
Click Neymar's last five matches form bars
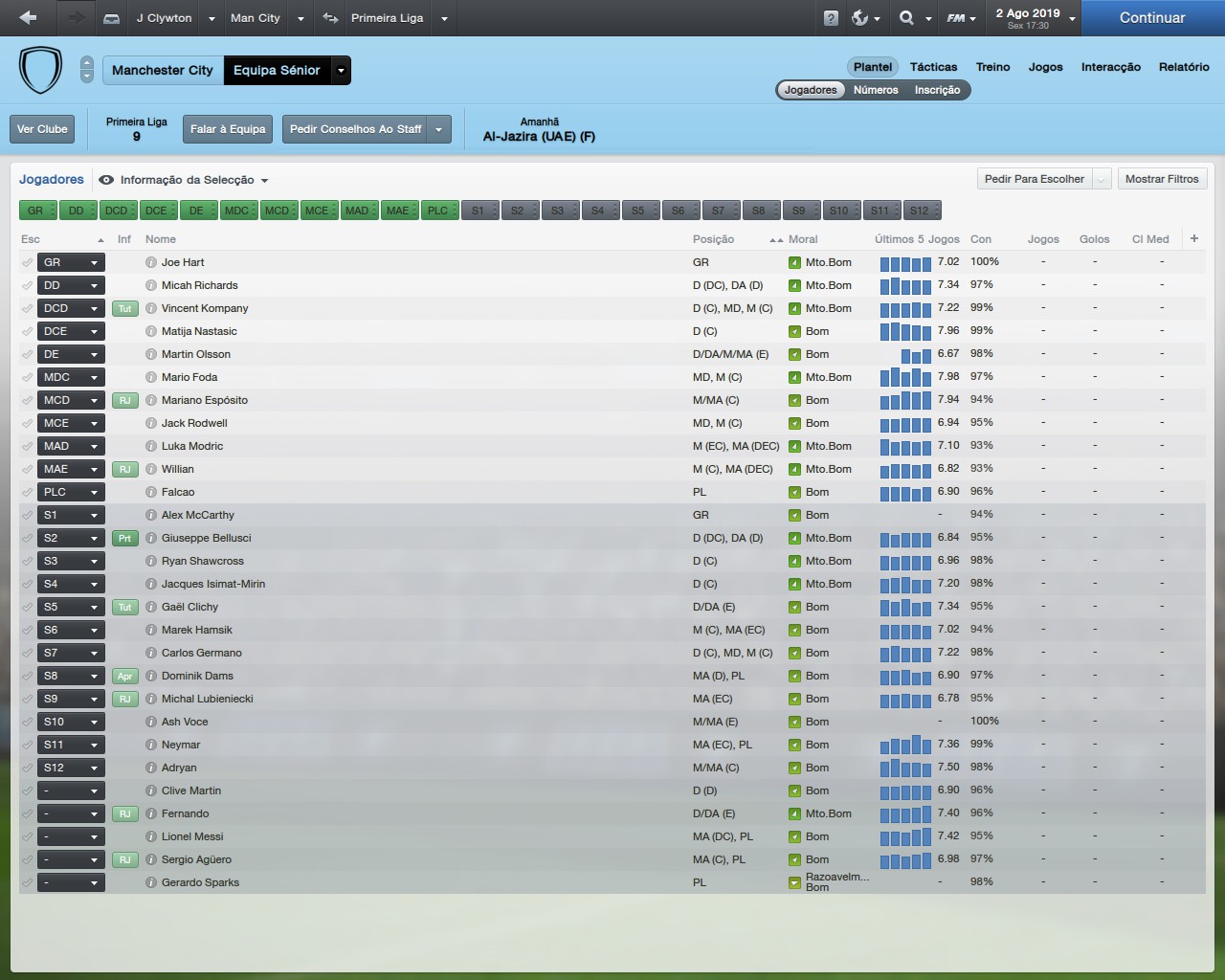904,745
